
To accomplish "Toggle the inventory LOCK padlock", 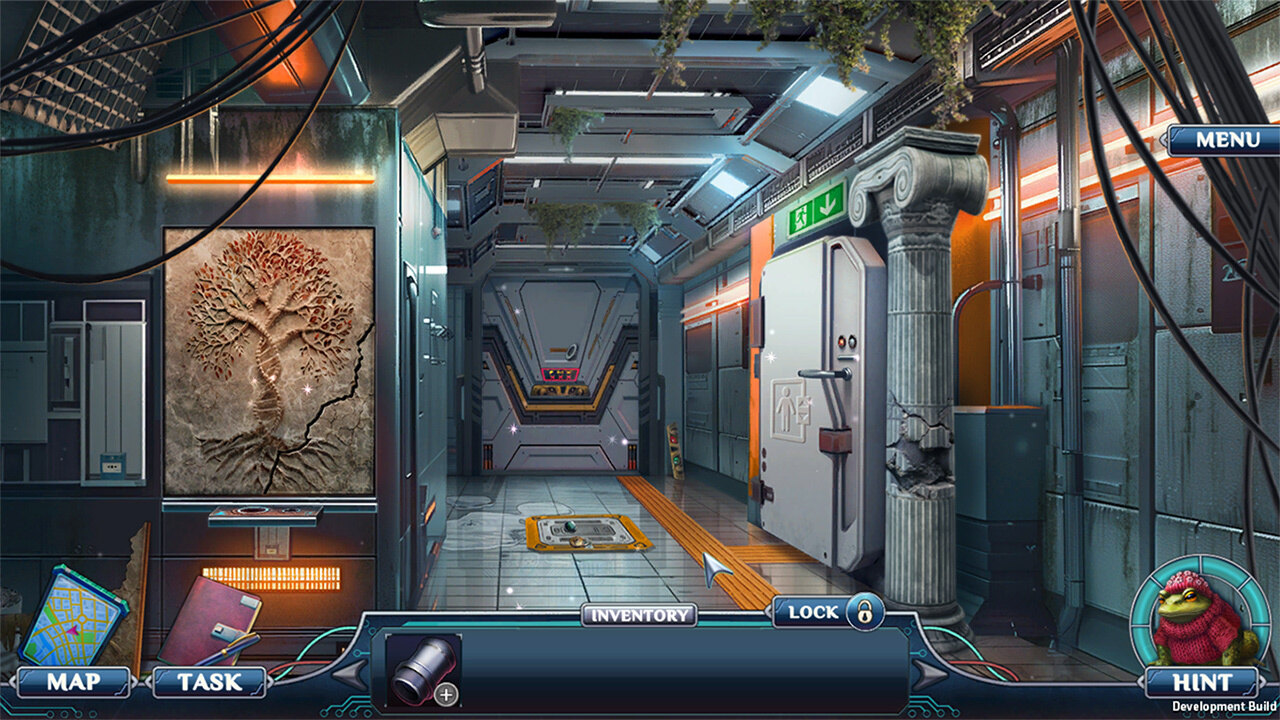I will click(x=864, y=611).
